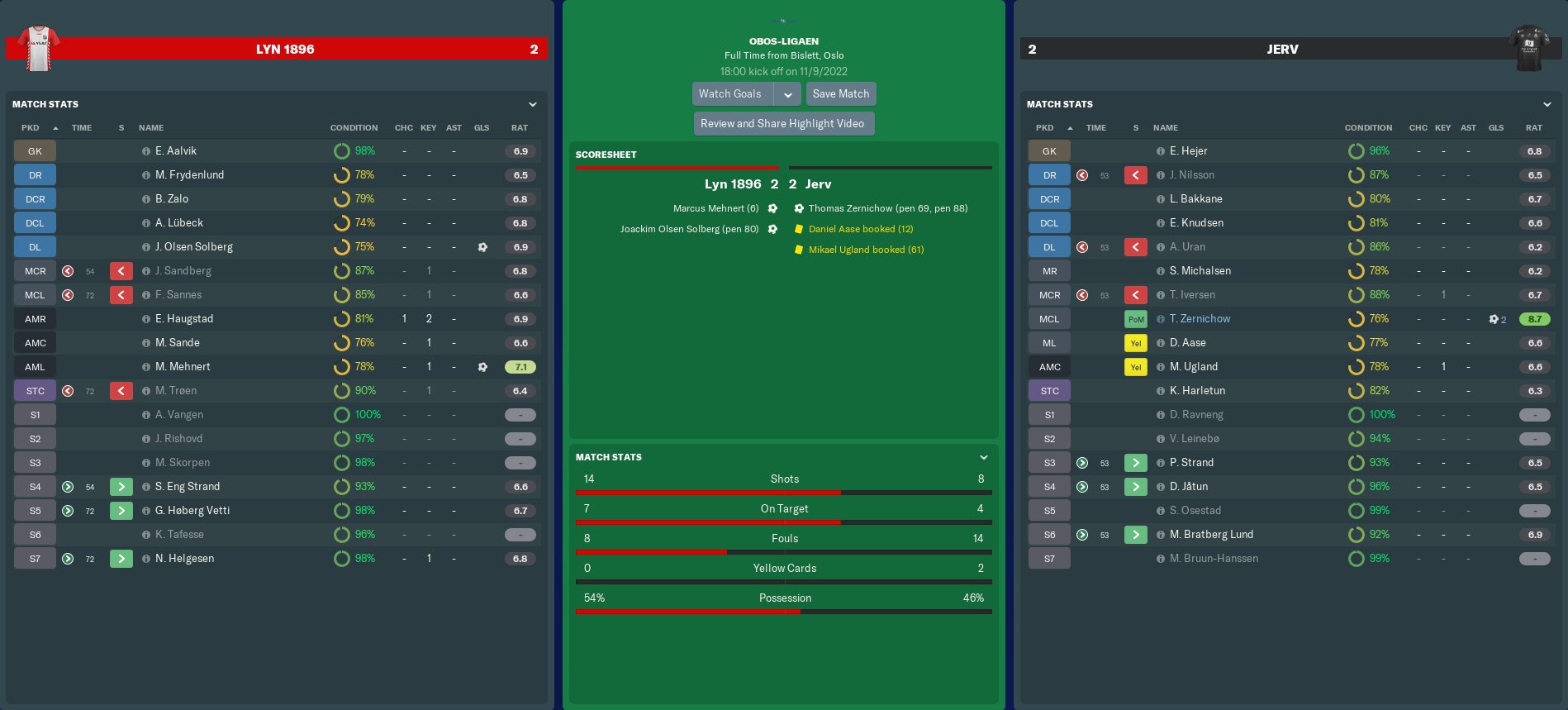
Task: Select Thomas Zernichow's goal entry in scoresheet
Action: pyautogui.click(x=887, y=209)
